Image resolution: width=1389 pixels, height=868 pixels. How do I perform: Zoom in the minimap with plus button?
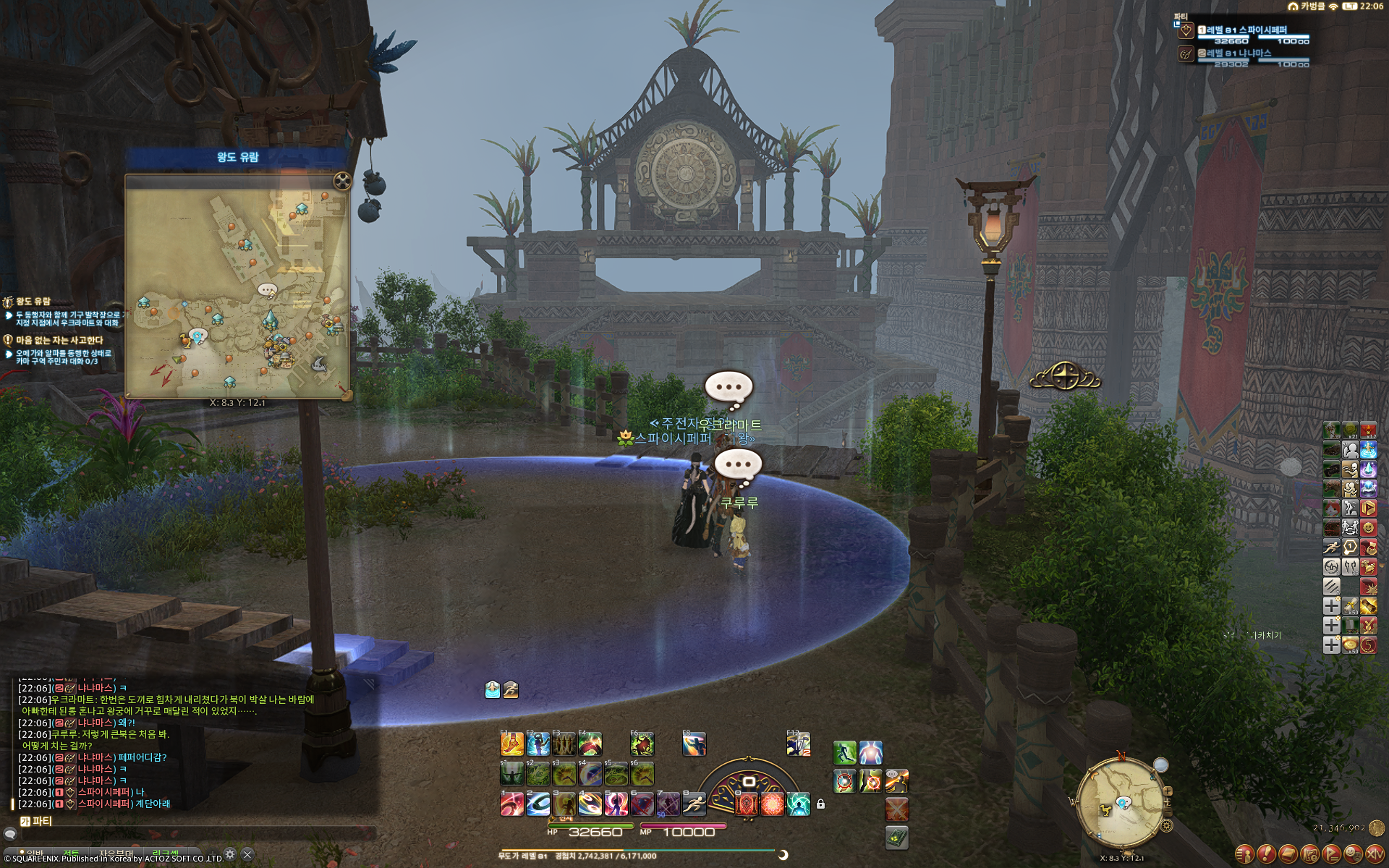tap(1168, 791)
